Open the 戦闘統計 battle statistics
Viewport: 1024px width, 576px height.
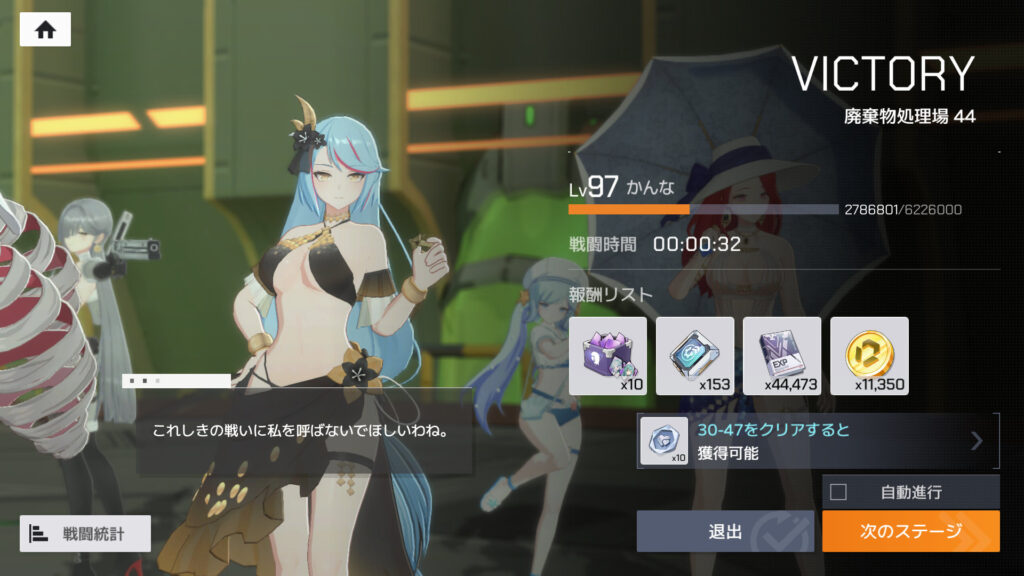click(x=85, y=534)
